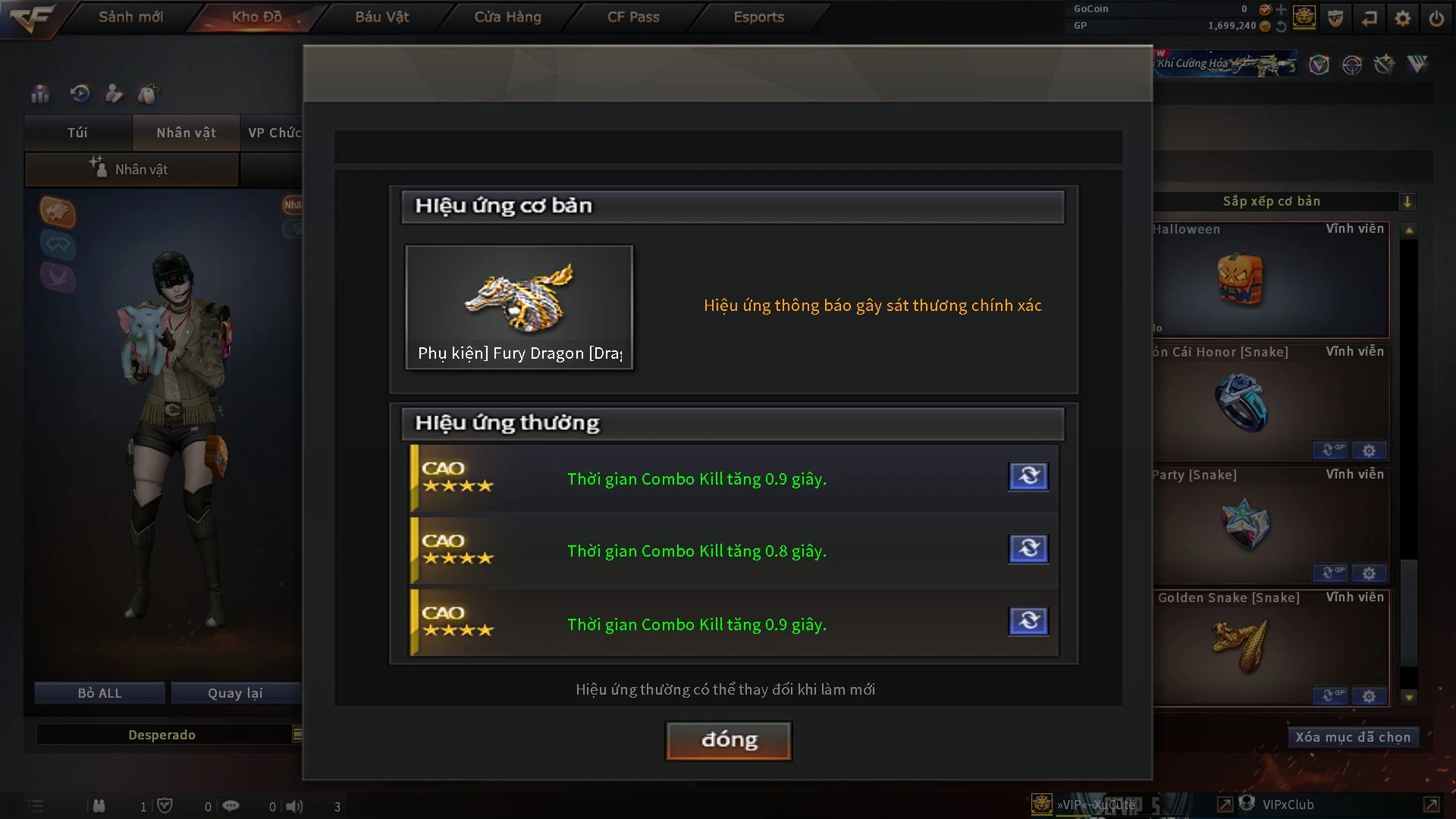Go to the Báu Vật tab

pyautogui.click(x=381, y=17)
